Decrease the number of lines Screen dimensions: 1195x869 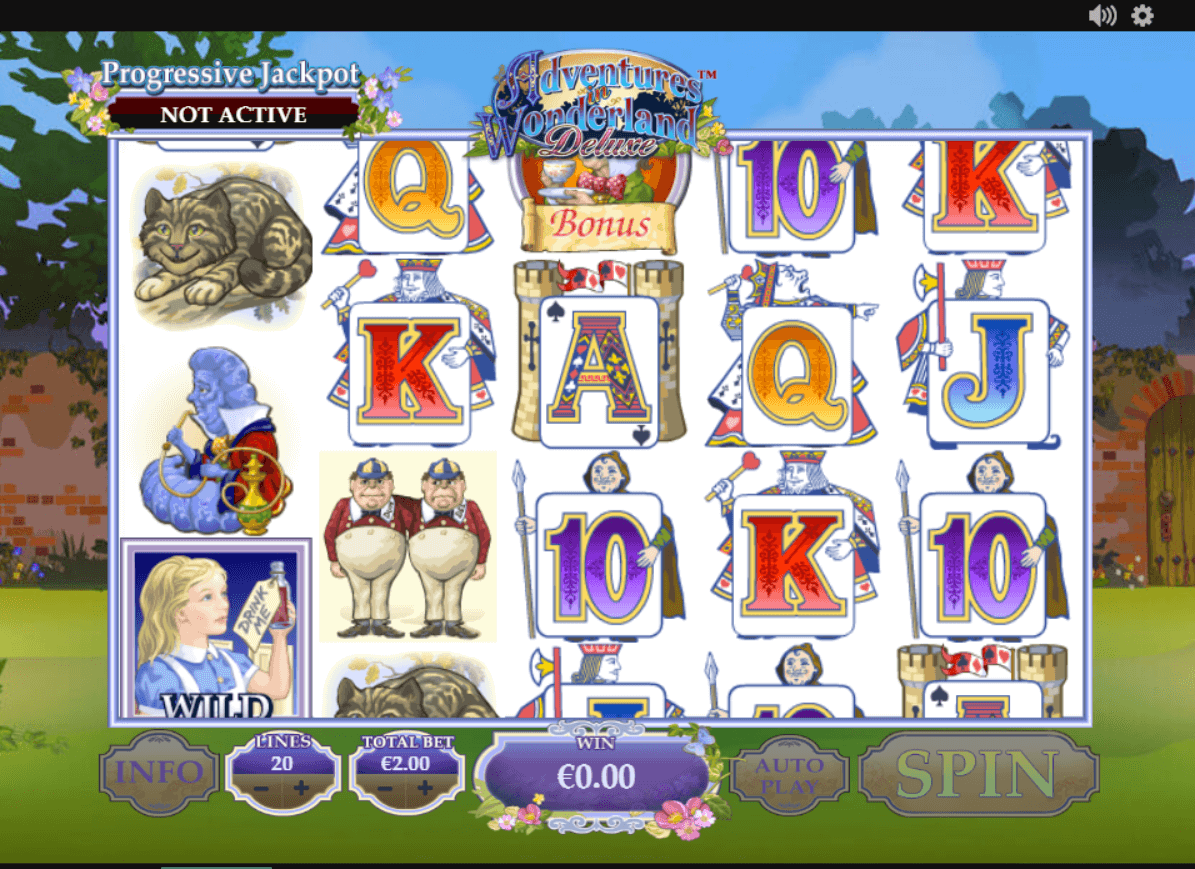[x=260, y=789]
